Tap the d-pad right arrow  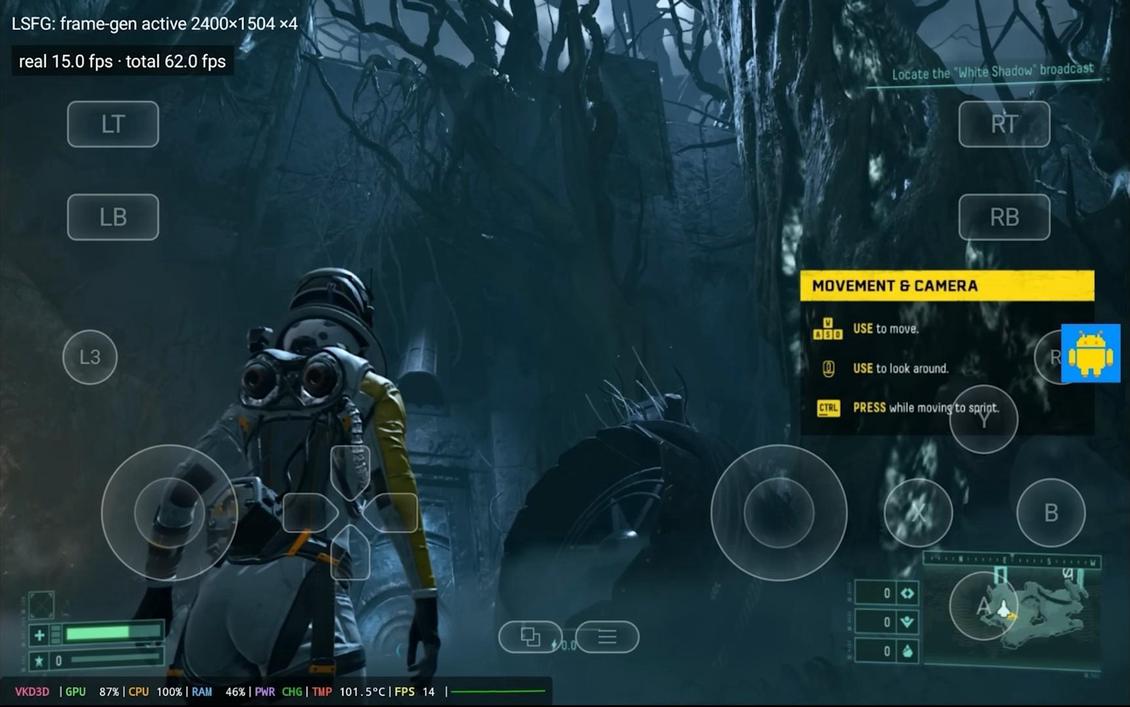[391, 513]
